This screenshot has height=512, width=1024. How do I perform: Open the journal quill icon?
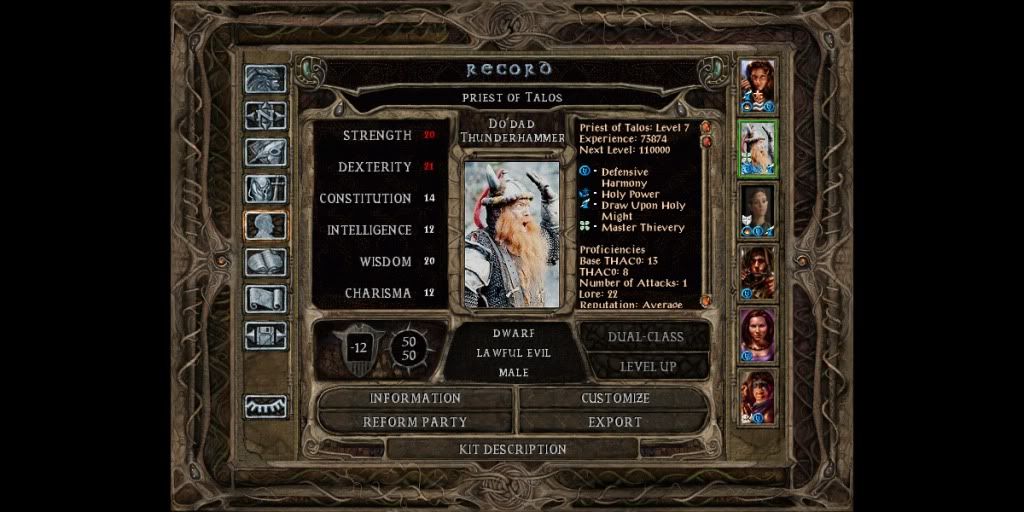266,152
